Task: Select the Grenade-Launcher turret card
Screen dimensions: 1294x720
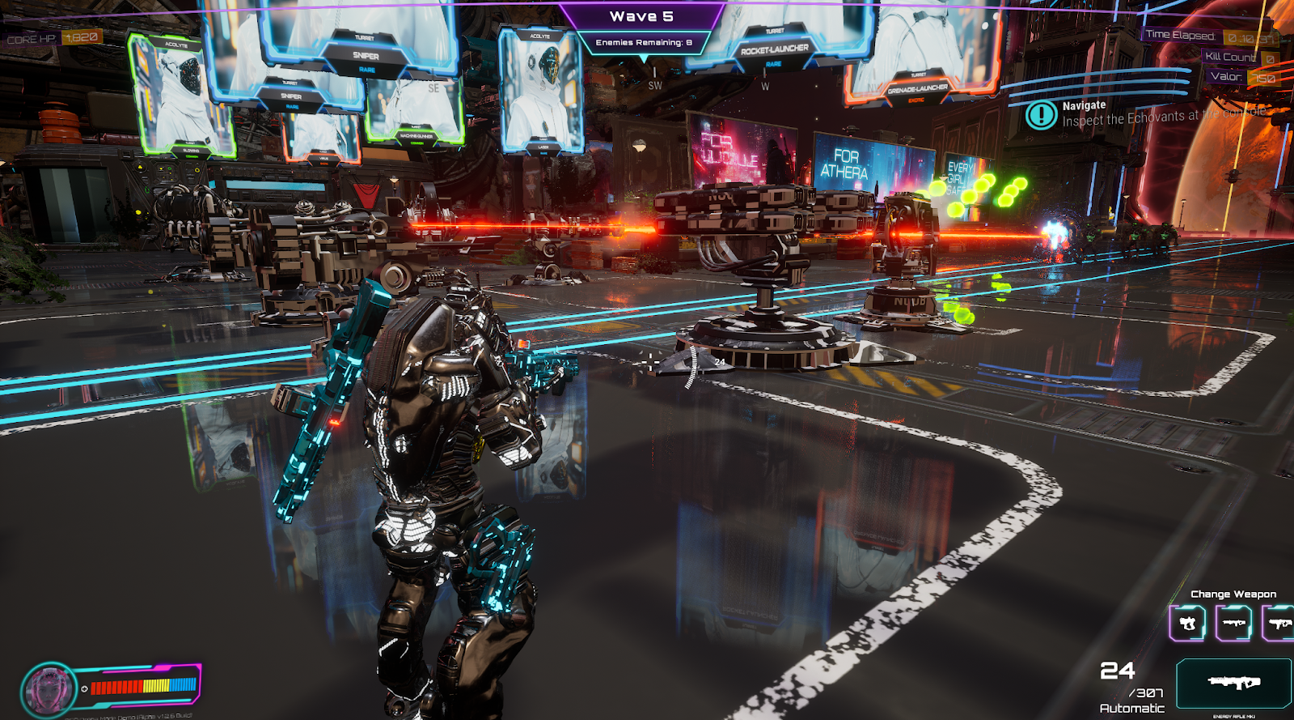Action: coord(918,87)
